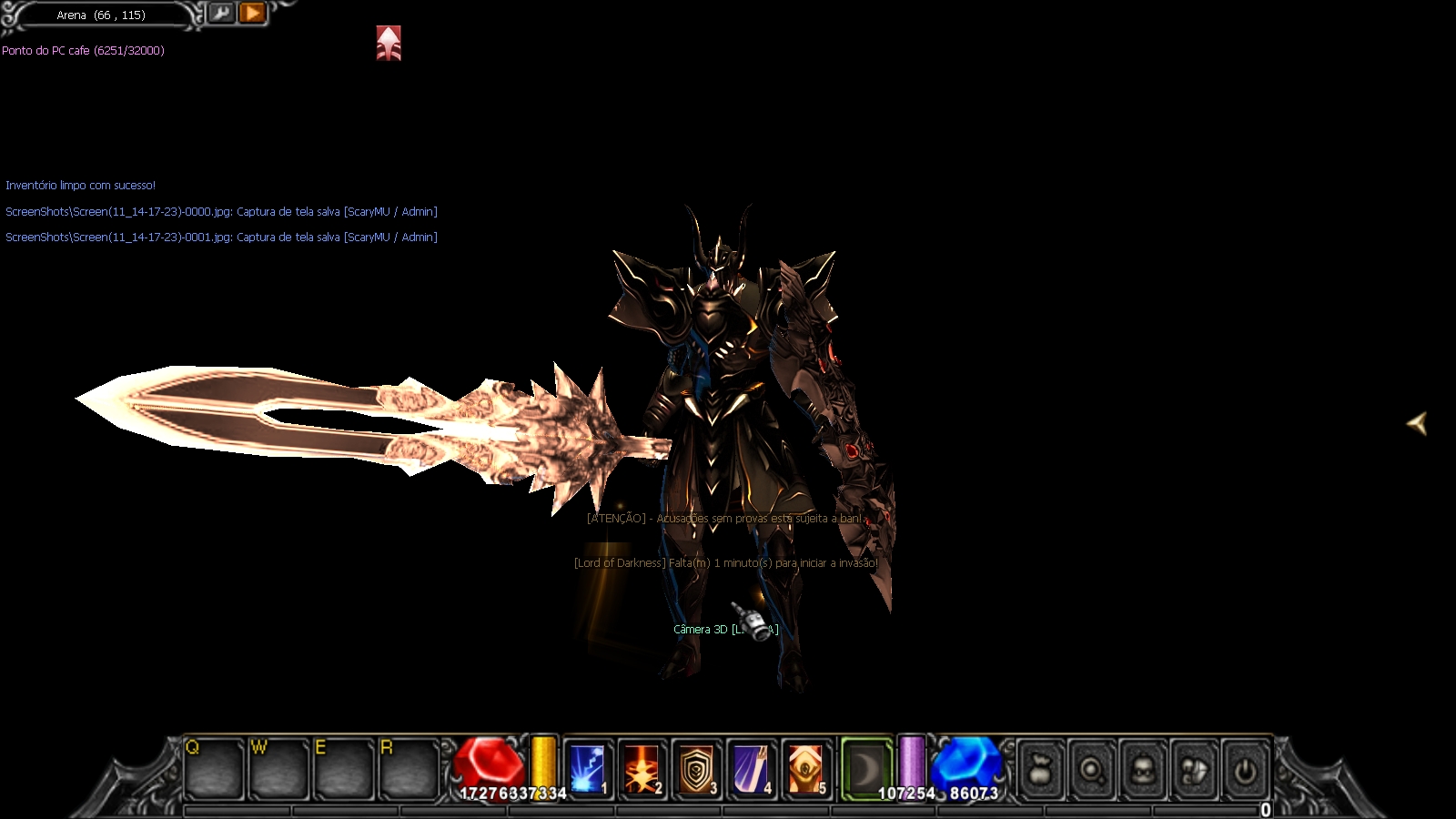The image size is (1456, 819).
Task: Click the arrow on the right screen edge
Action: click(1417, 422)
